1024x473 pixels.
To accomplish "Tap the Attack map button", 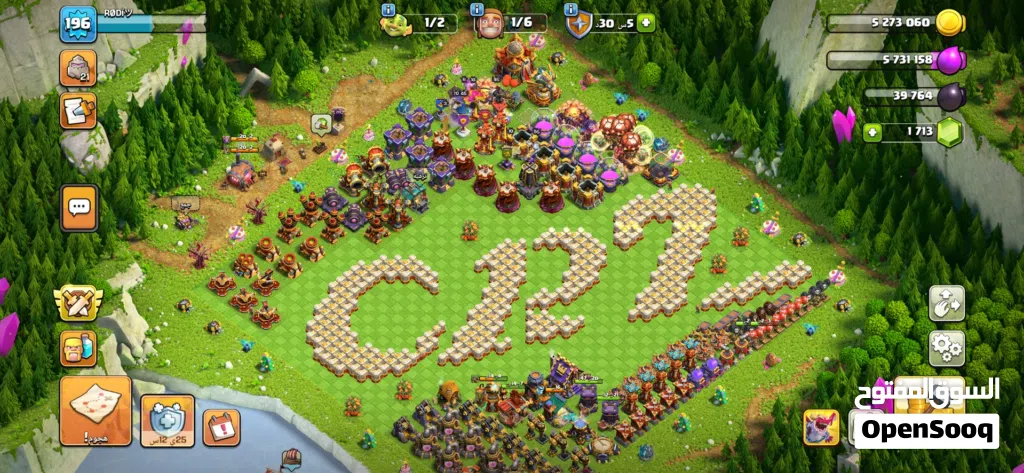I will coord(96,410).
